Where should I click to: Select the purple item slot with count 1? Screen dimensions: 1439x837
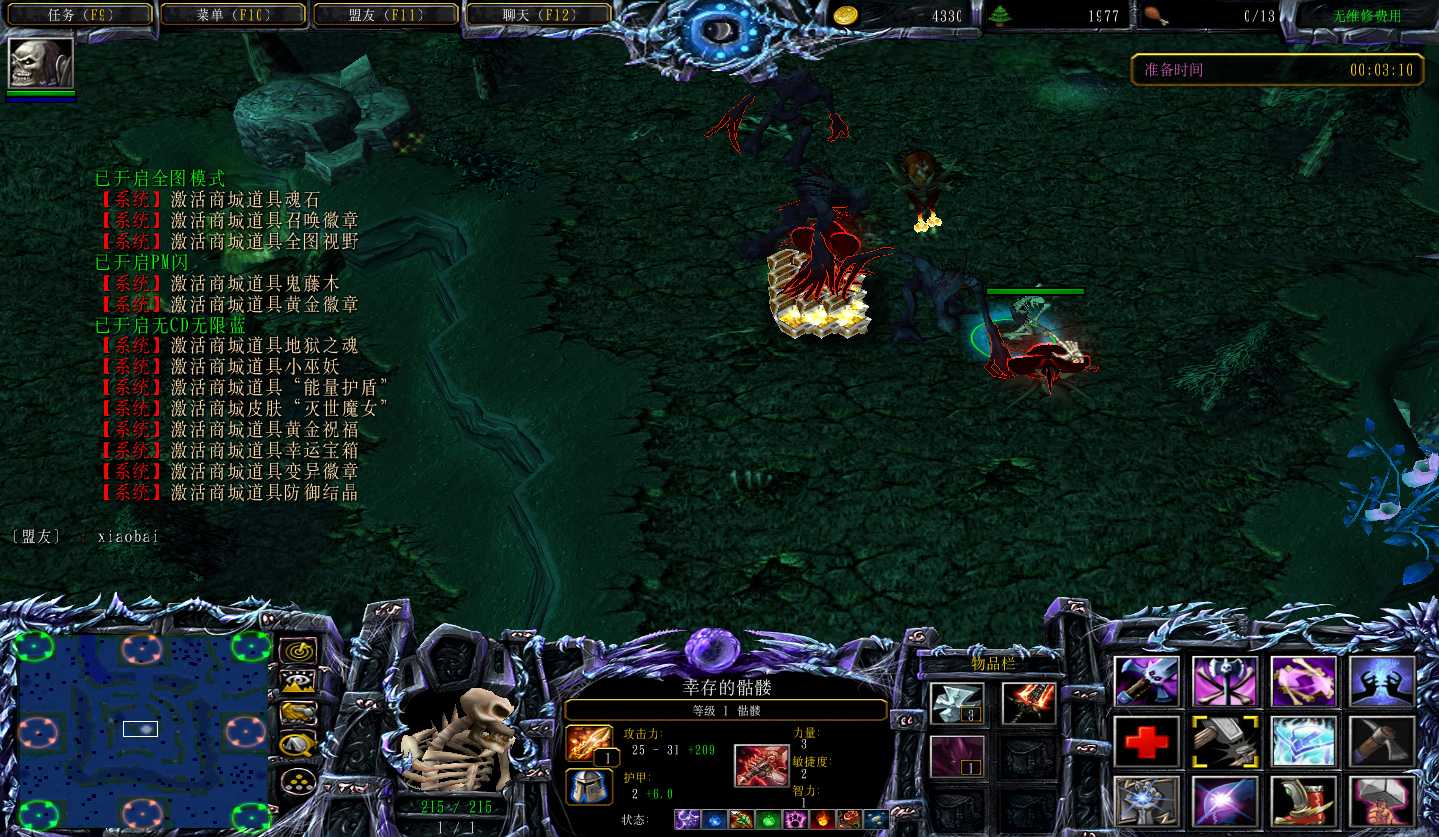(957, 757)
